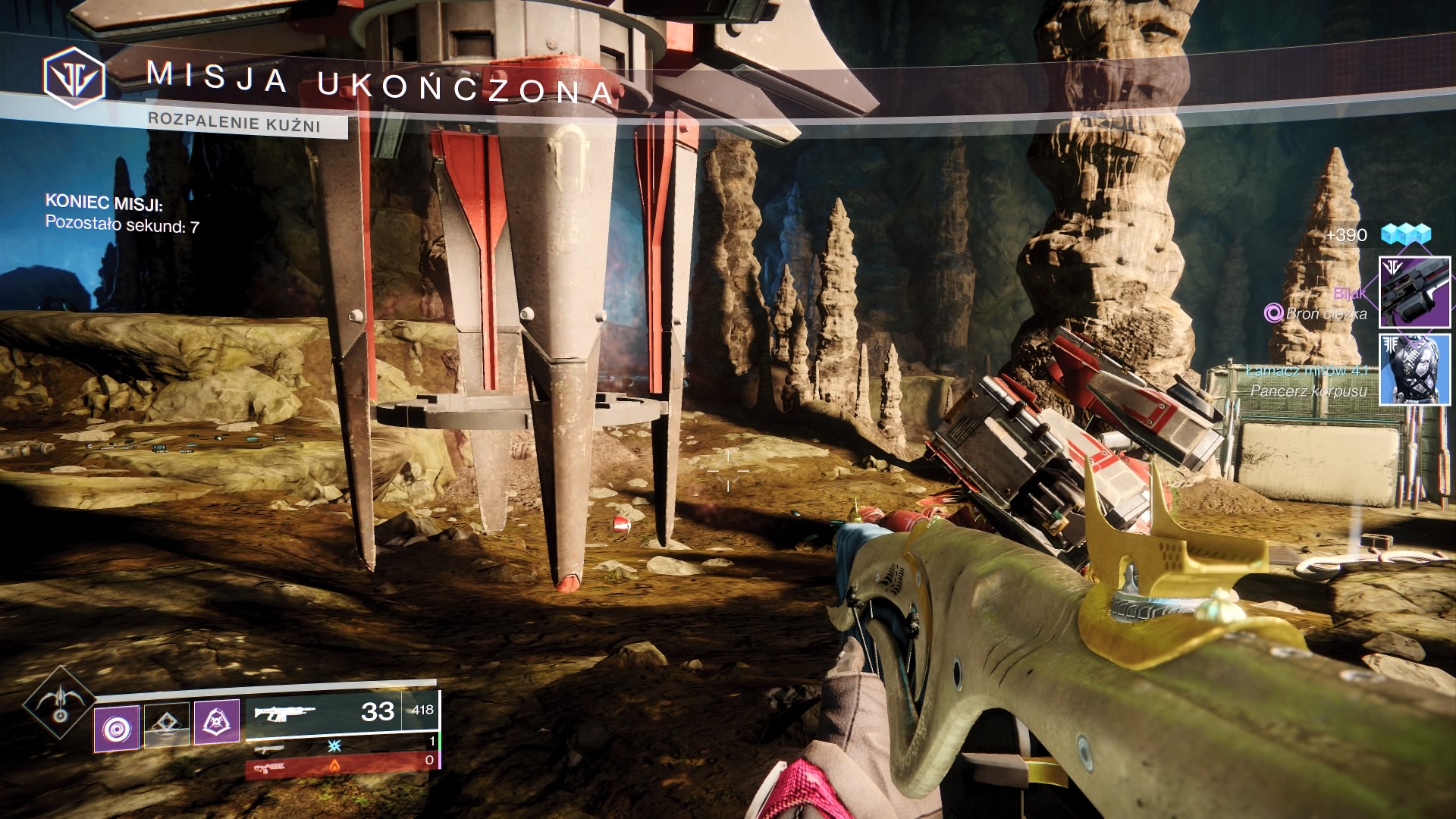1456x819 pixels.
Task: Trigger the purple class ability icon
Action: (217, 721)
